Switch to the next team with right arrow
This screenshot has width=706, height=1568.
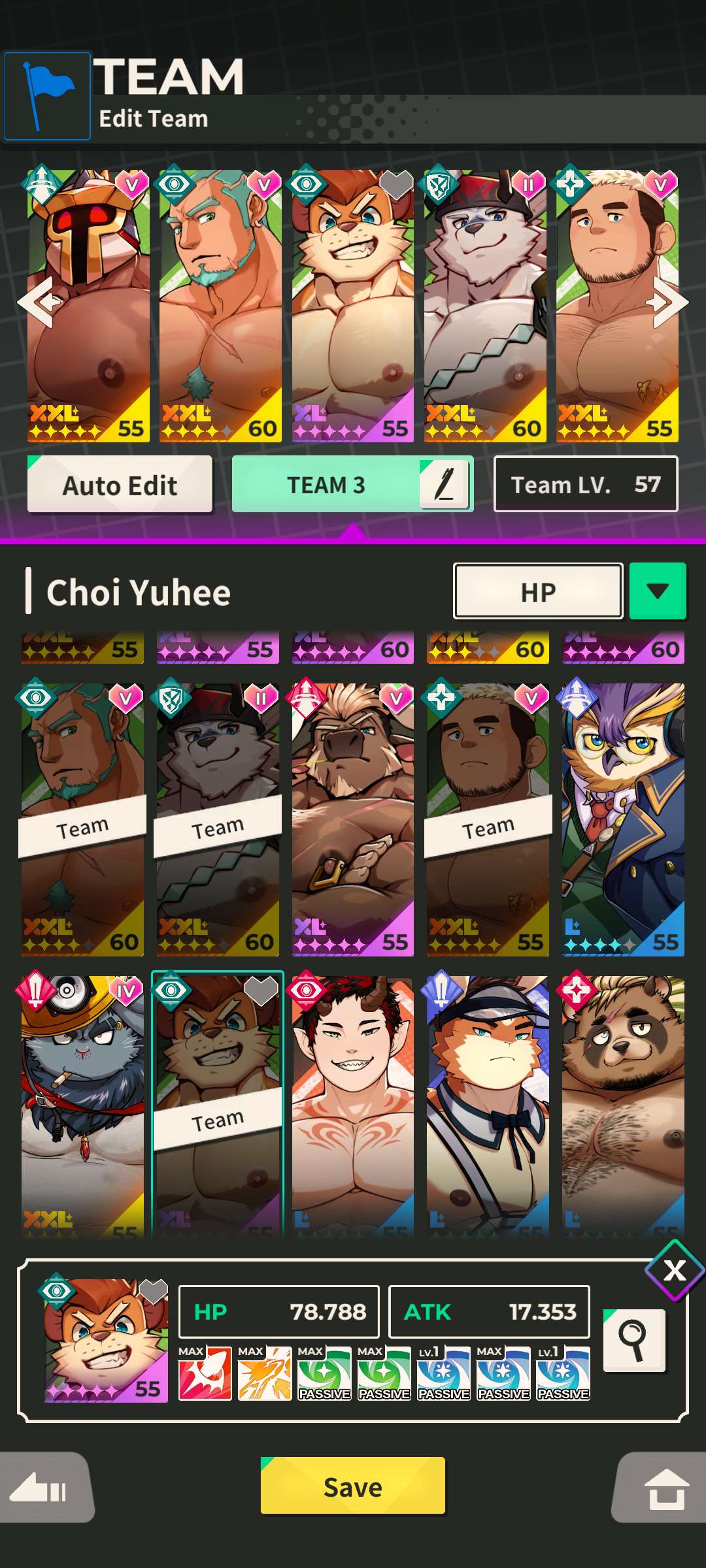668,302
